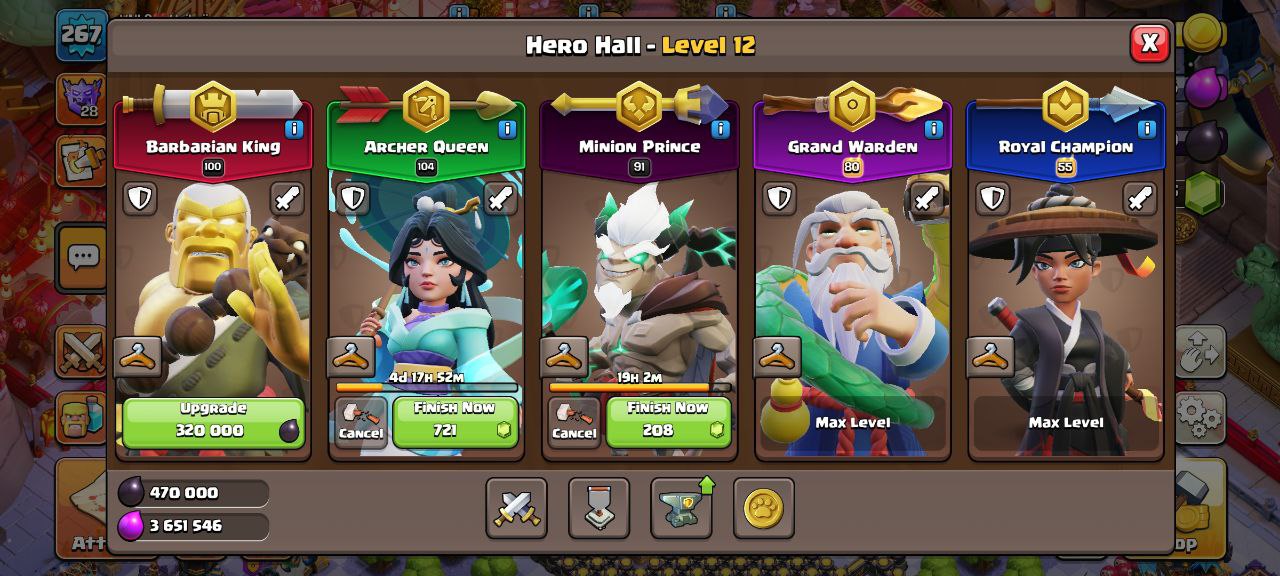
Task: Show Barbarian King info
Action: point(294,129)
